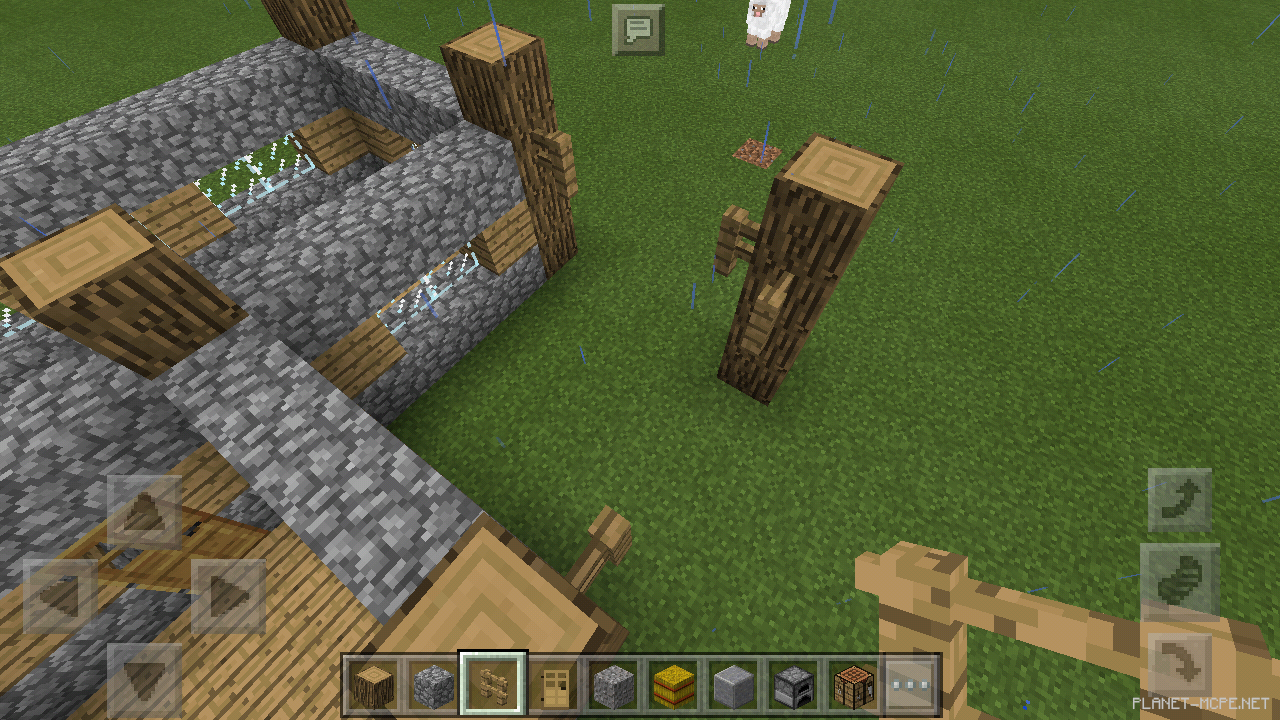Image resolution: width=1280 pixels, height=720 pixels.
Task: Select the furnace item in the hotbar
Action: [x=793, y=683]
